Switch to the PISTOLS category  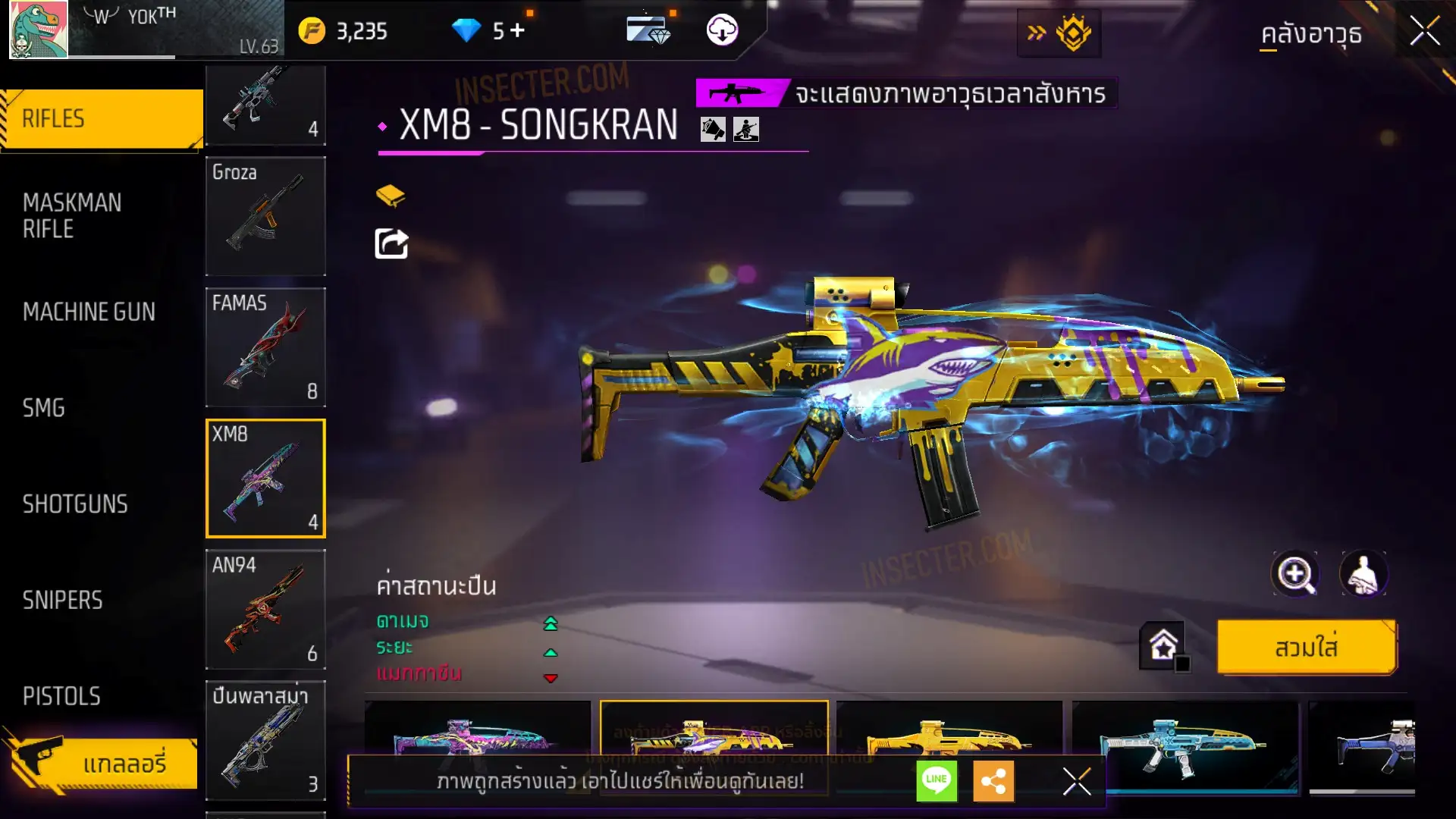61,696
